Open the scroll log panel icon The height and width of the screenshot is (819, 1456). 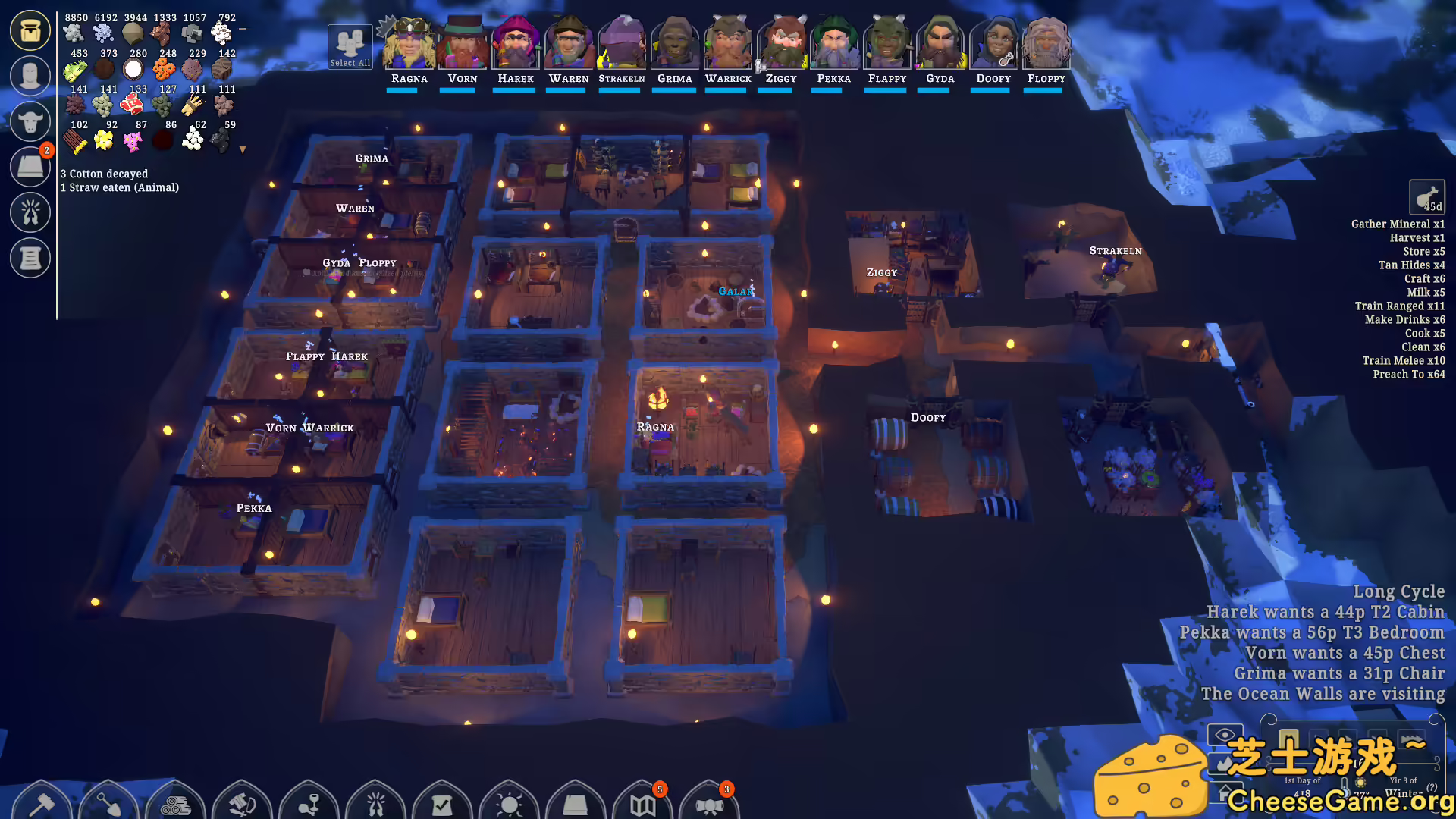pos(30,258)
